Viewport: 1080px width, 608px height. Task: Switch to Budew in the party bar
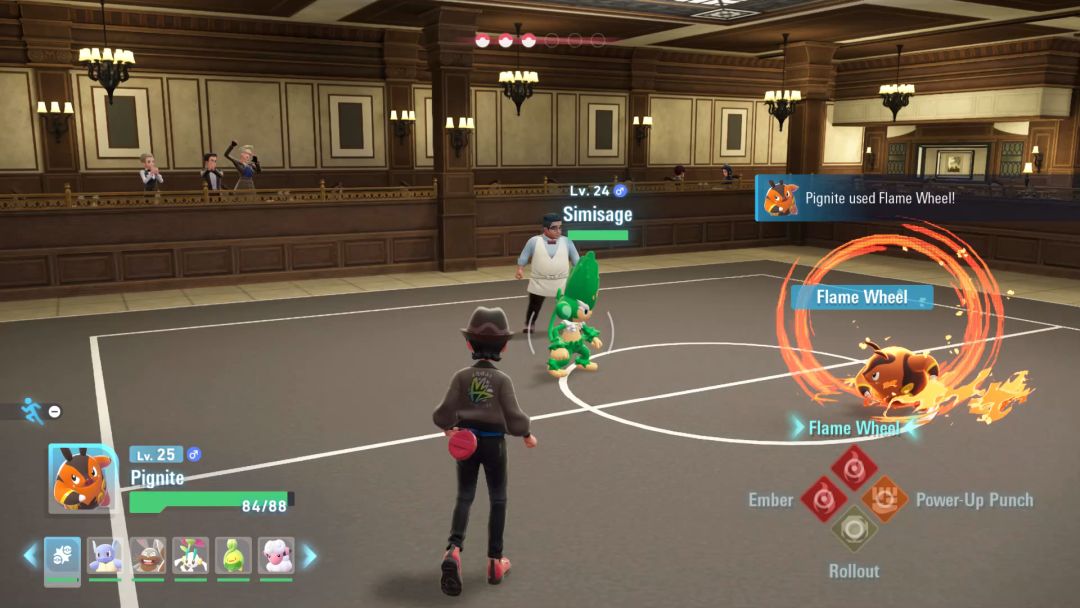point(233,557)
